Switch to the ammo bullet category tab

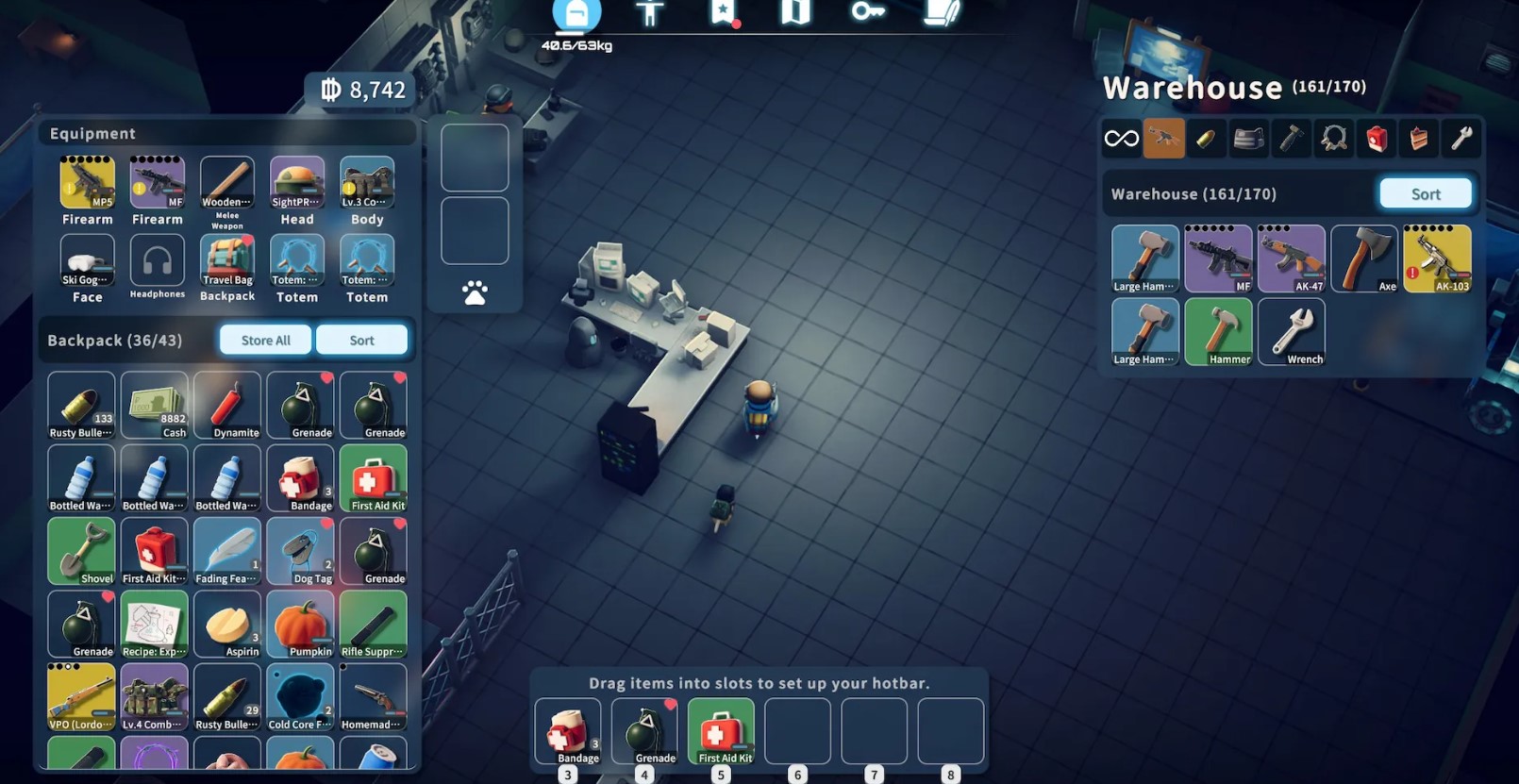tap(1206, 140)
